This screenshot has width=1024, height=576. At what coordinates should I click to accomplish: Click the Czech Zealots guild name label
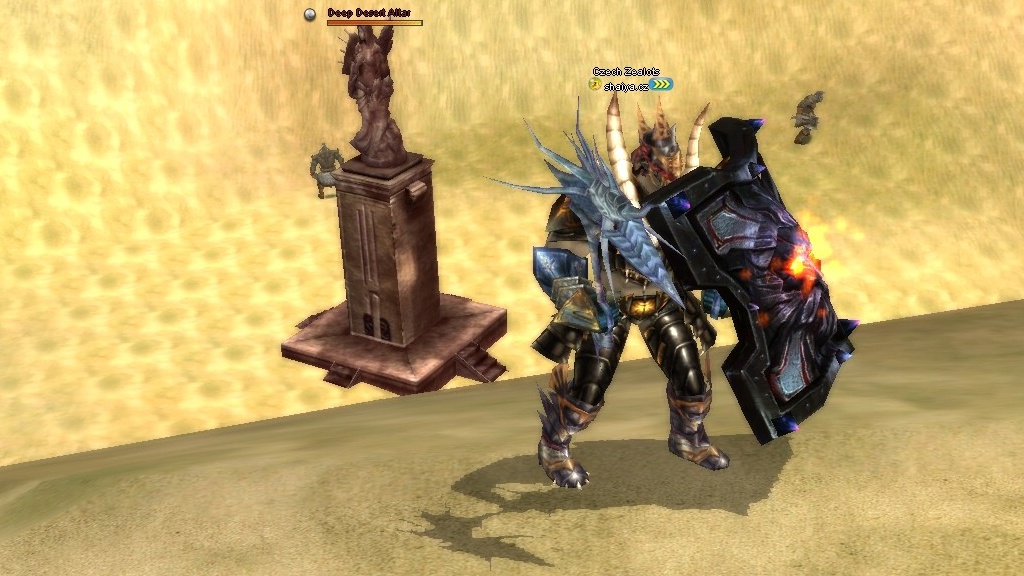[626, 72]
